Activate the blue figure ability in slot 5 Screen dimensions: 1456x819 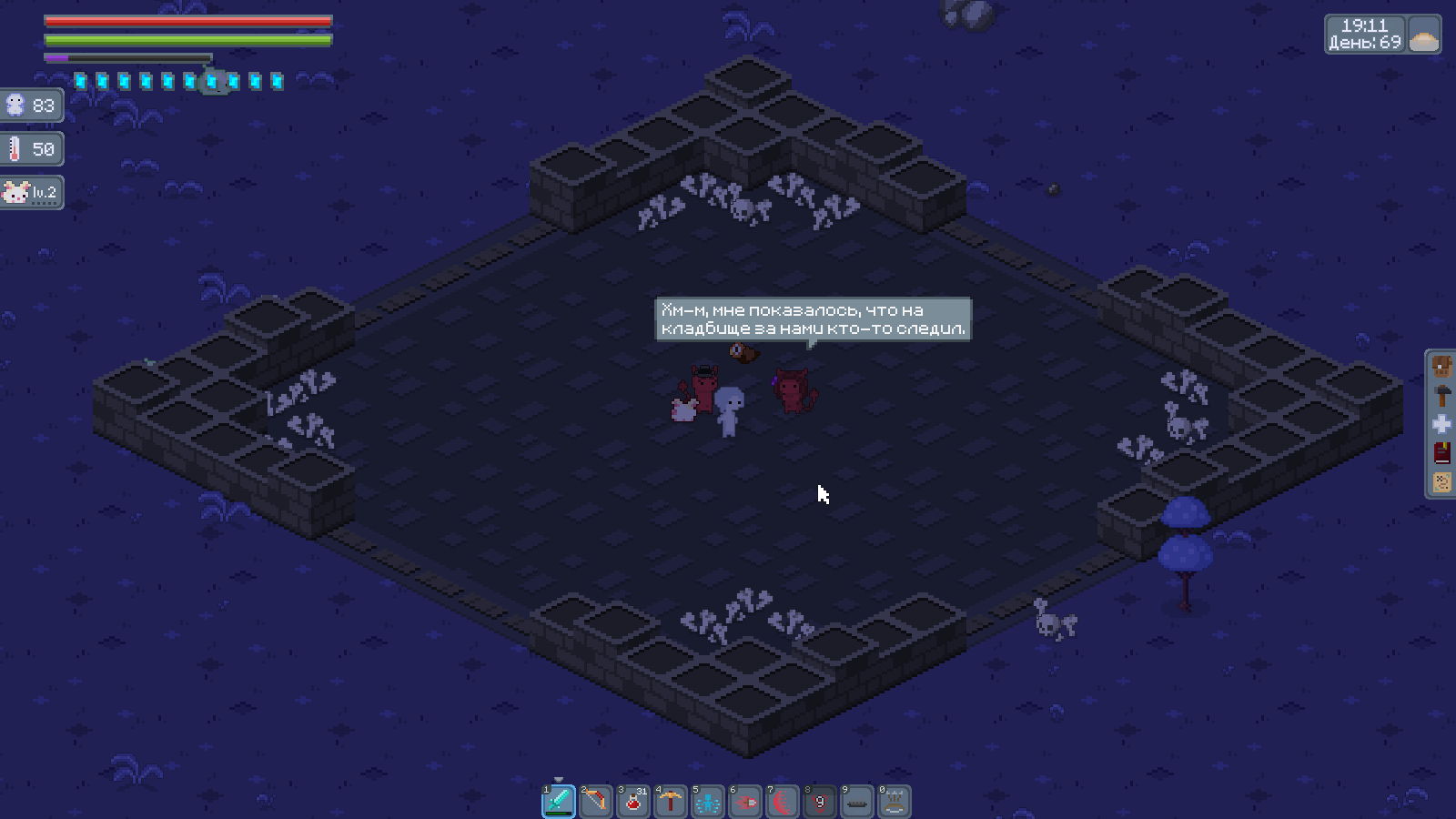tap(708, 802)
